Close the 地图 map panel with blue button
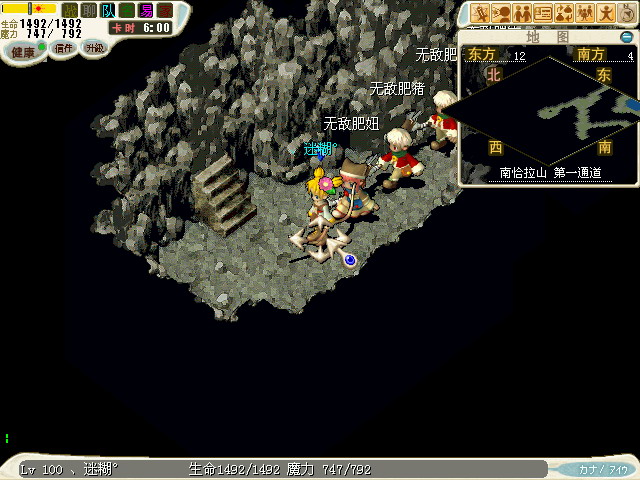The width and height of the screenshot is (640, 480). tap(627, 38)
